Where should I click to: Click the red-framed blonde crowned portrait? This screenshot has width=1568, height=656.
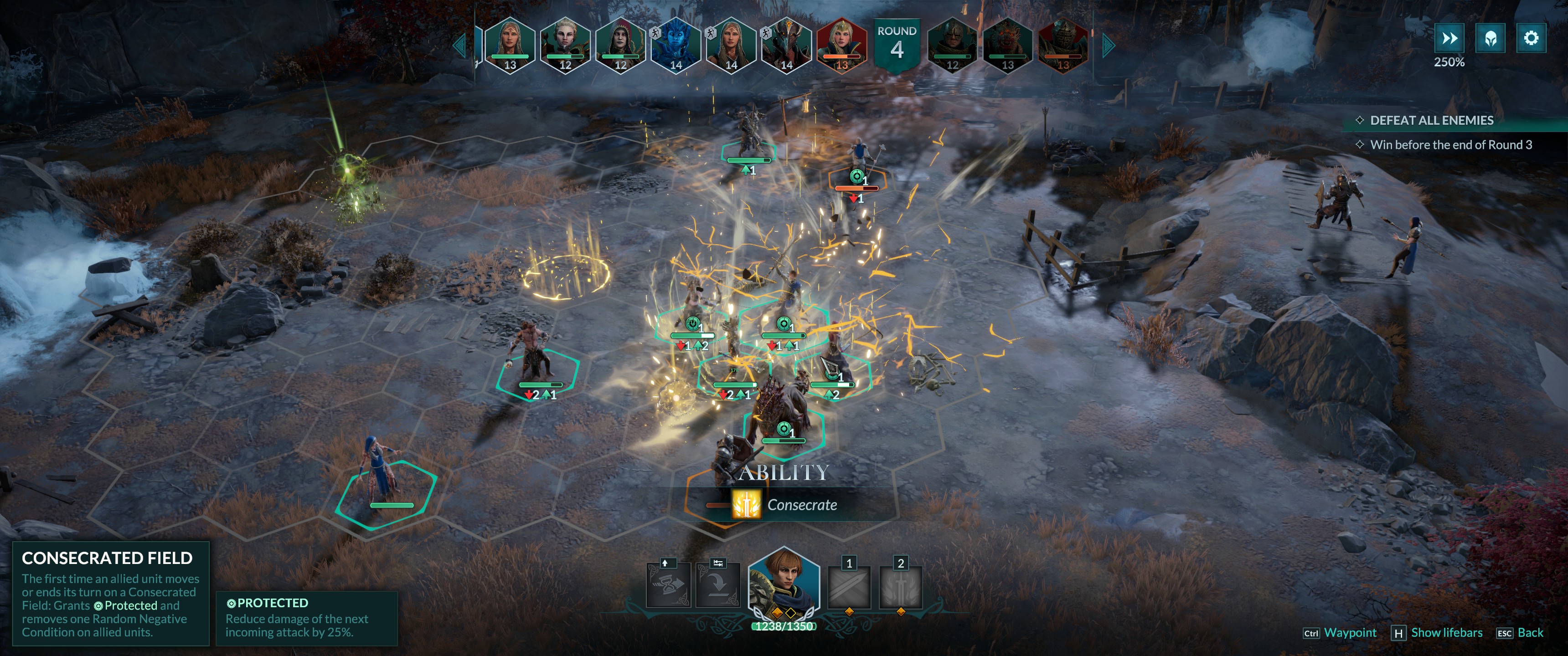pyautogui.click(x=841, y=44)
